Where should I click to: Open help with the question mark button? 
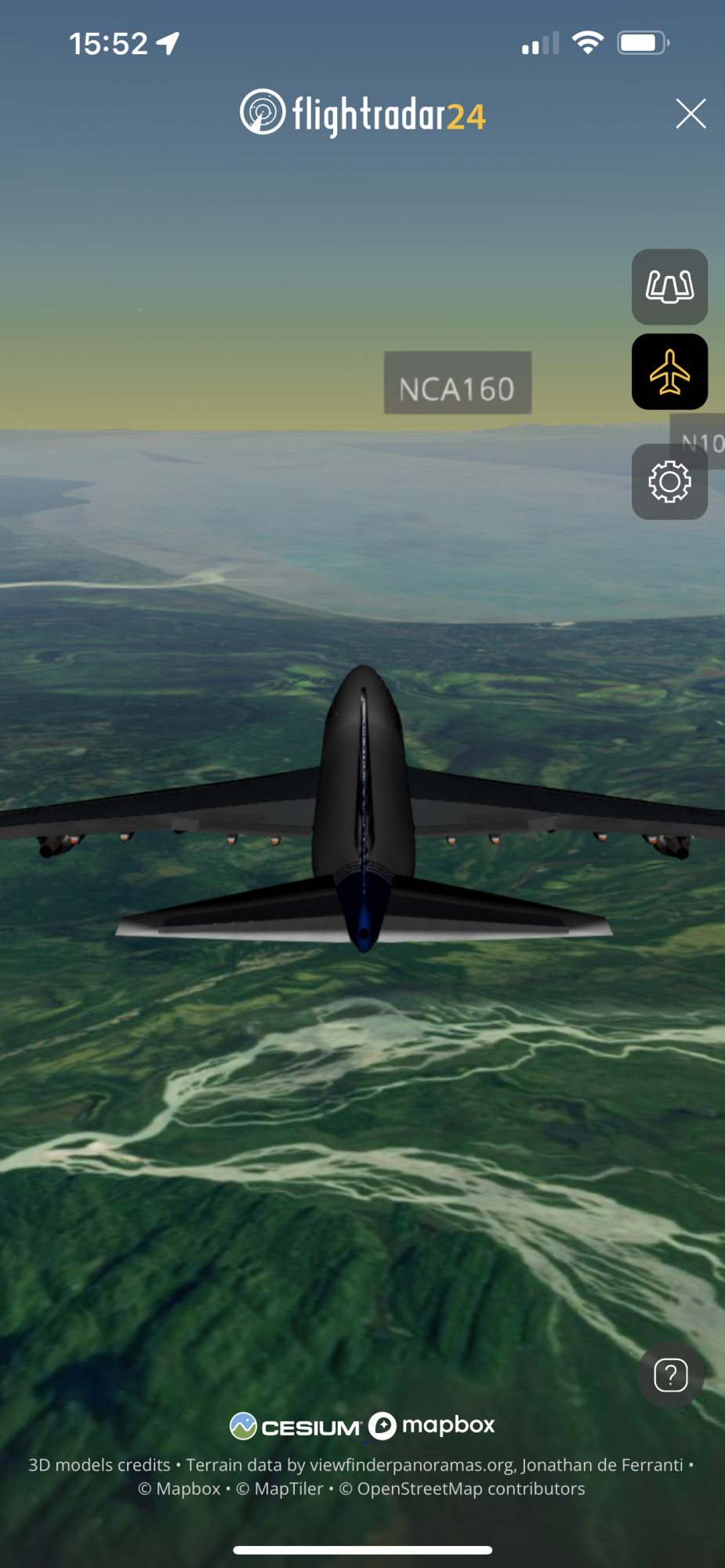click(671, 1375)
